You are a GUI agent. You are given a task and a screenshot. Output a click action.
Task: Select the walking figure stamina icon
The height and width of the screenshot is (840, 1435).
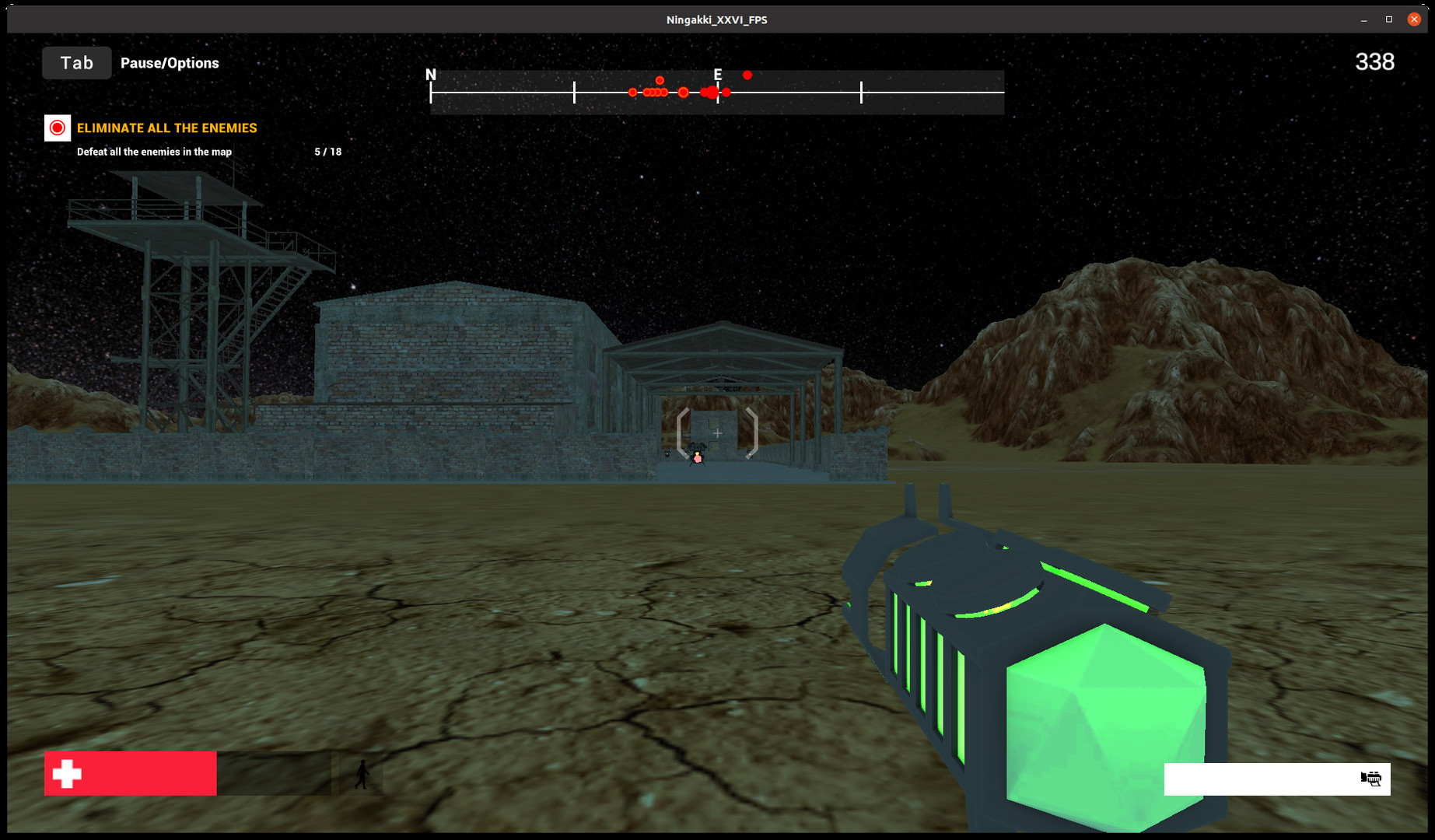pos(362,773)
